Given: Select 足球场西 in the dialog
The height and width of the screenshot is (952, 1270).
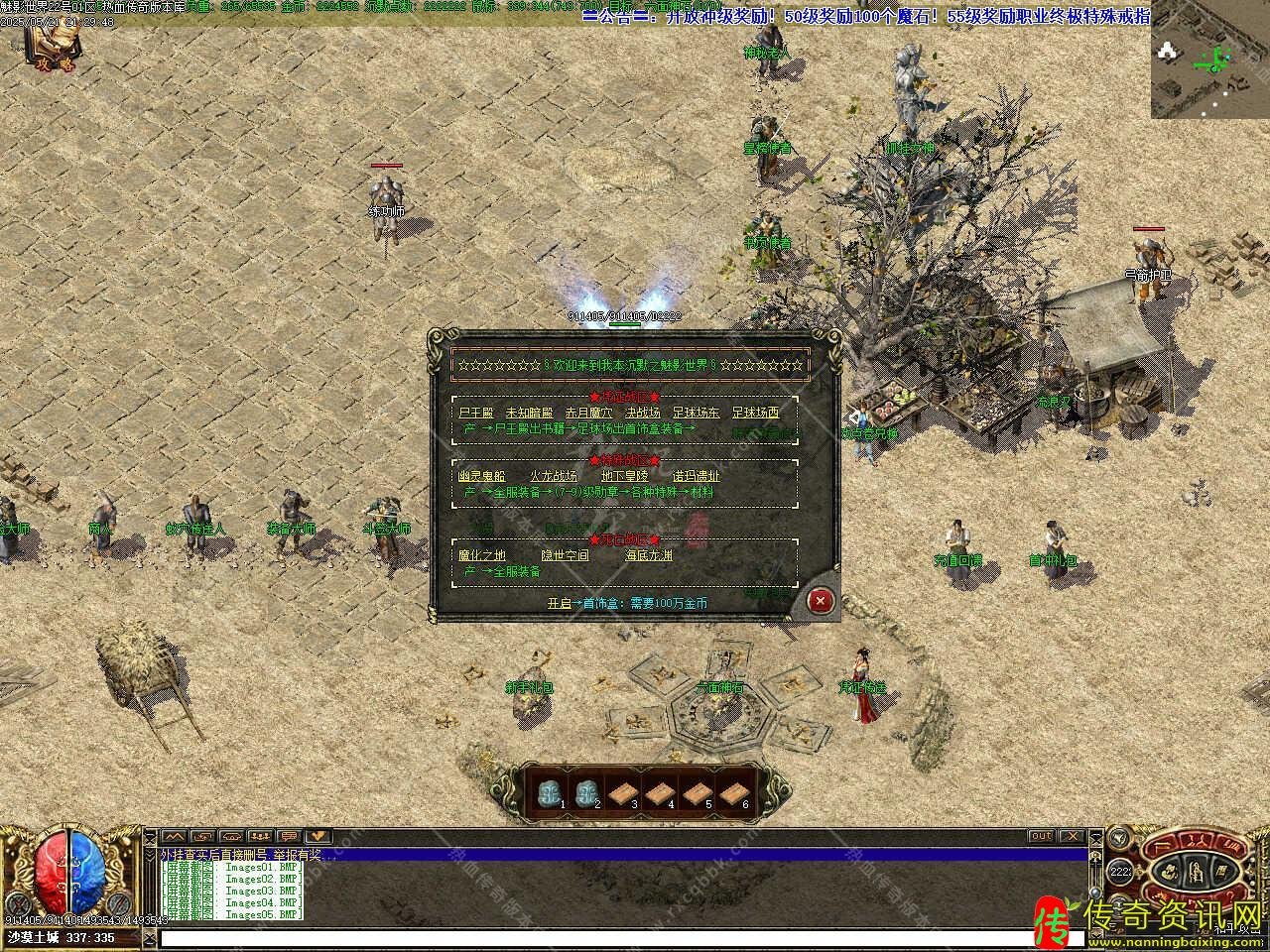Looking at the screenshot, I should pyautogui.click(x=756, y=413).
